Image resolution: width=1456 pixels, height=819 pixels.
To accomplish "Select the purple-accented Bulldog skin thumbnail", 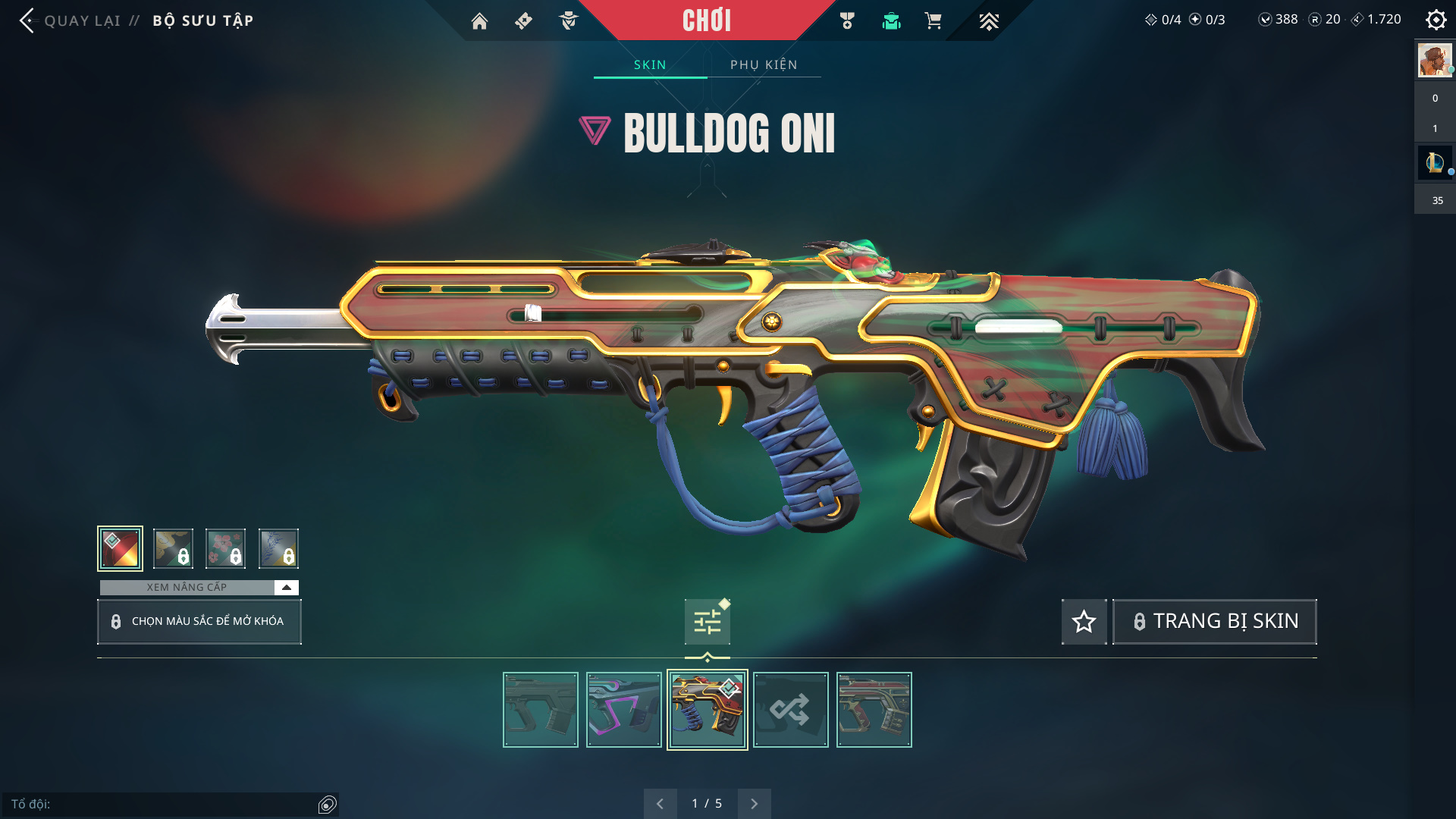I will [x=624, y=710].
